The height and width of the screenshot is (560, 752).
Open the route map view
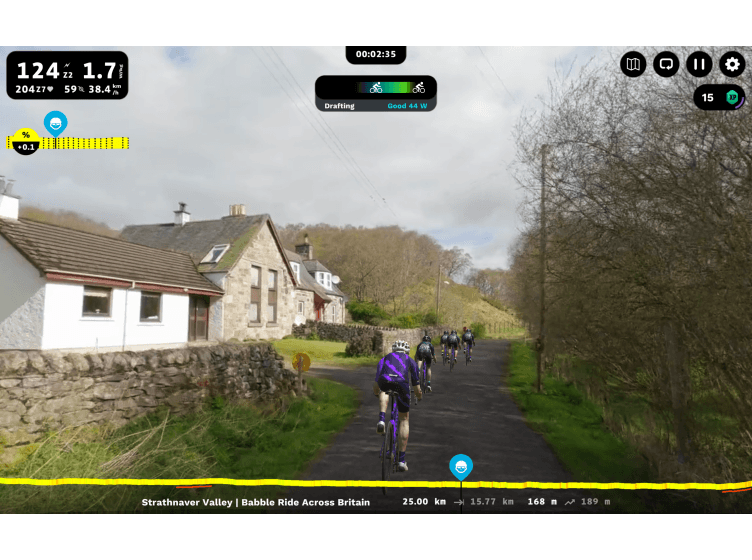(x=633, y=65)
